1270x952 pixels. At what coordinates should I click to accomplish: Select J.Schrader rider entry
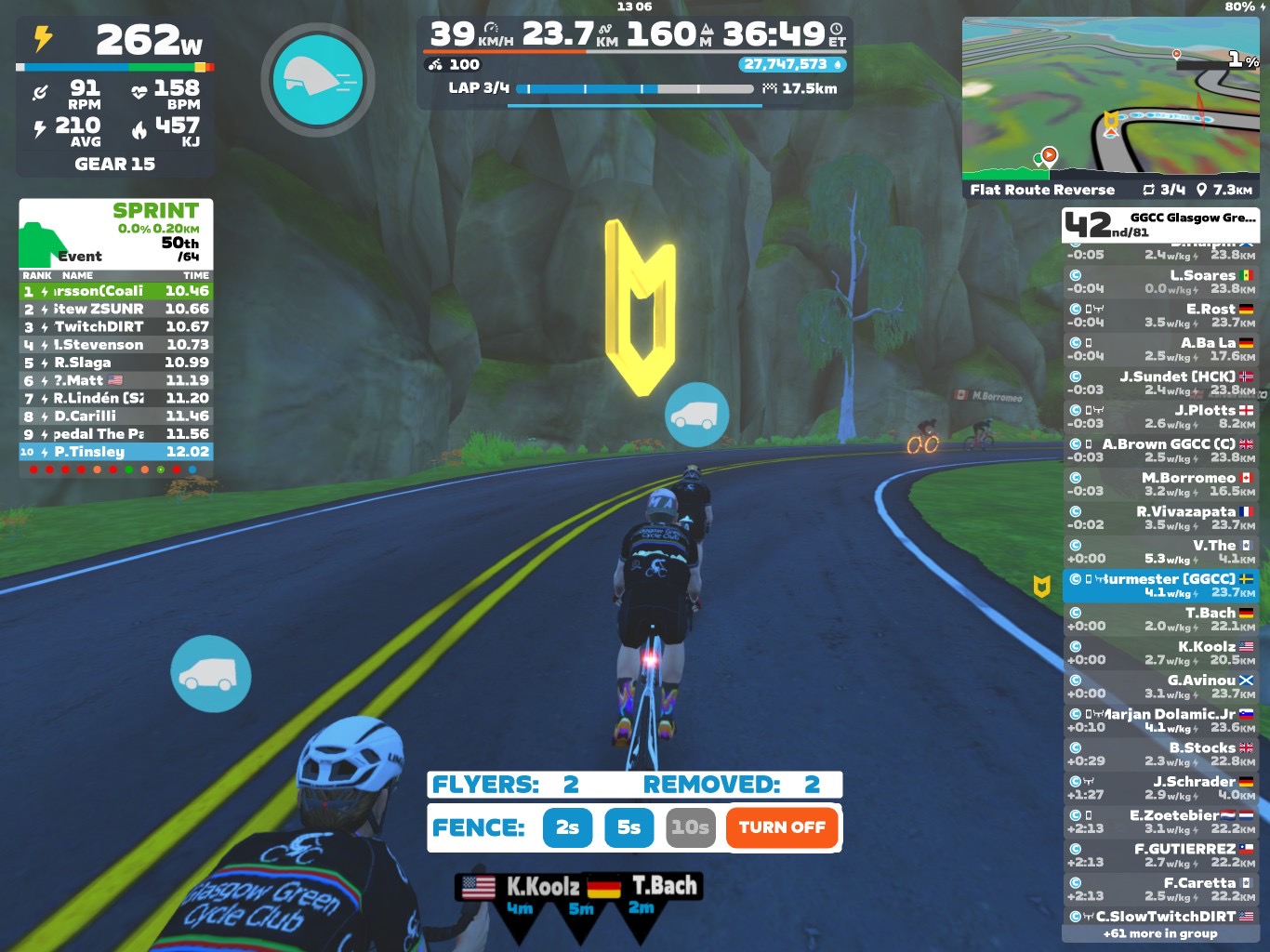click(x=1160, y=787)
